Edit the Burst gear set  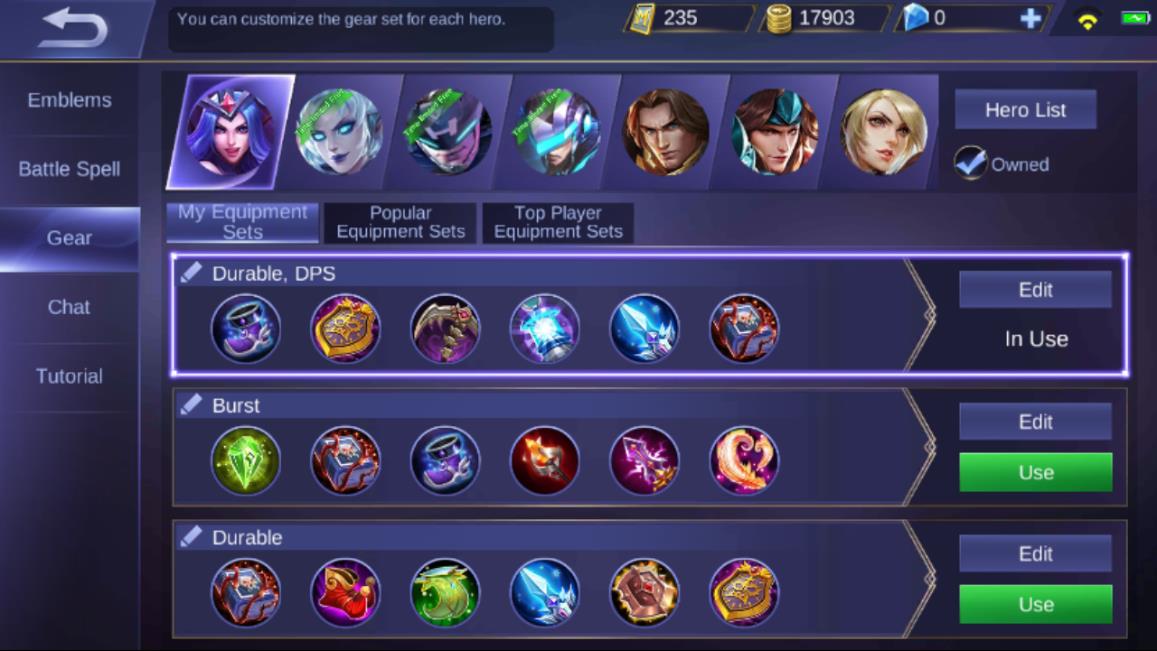pos(1035,422)
